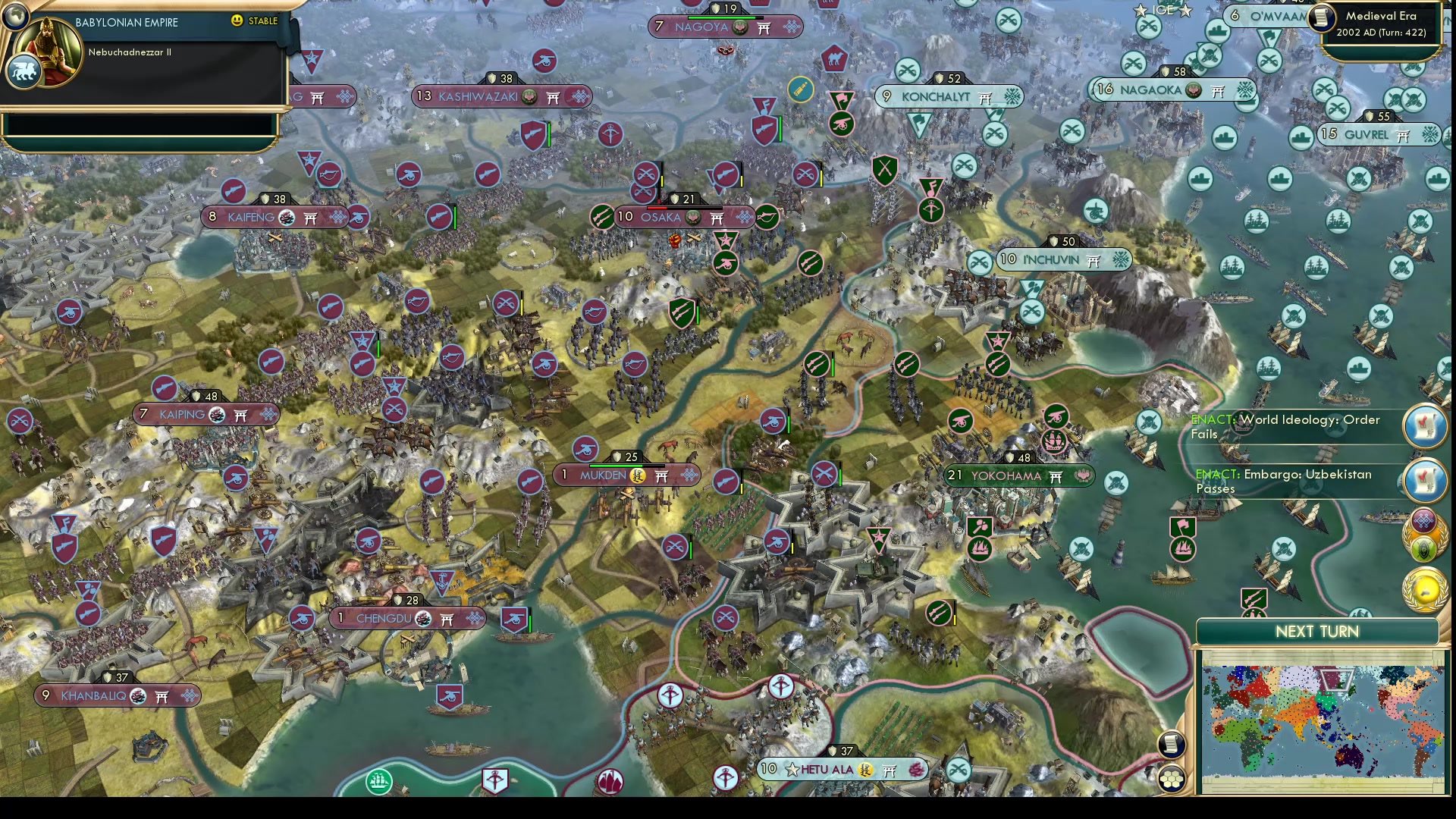Click the capital star icon on Hetu Ala's banner
Viewport: 1456px width, 819px height.
tap(792, 770)
